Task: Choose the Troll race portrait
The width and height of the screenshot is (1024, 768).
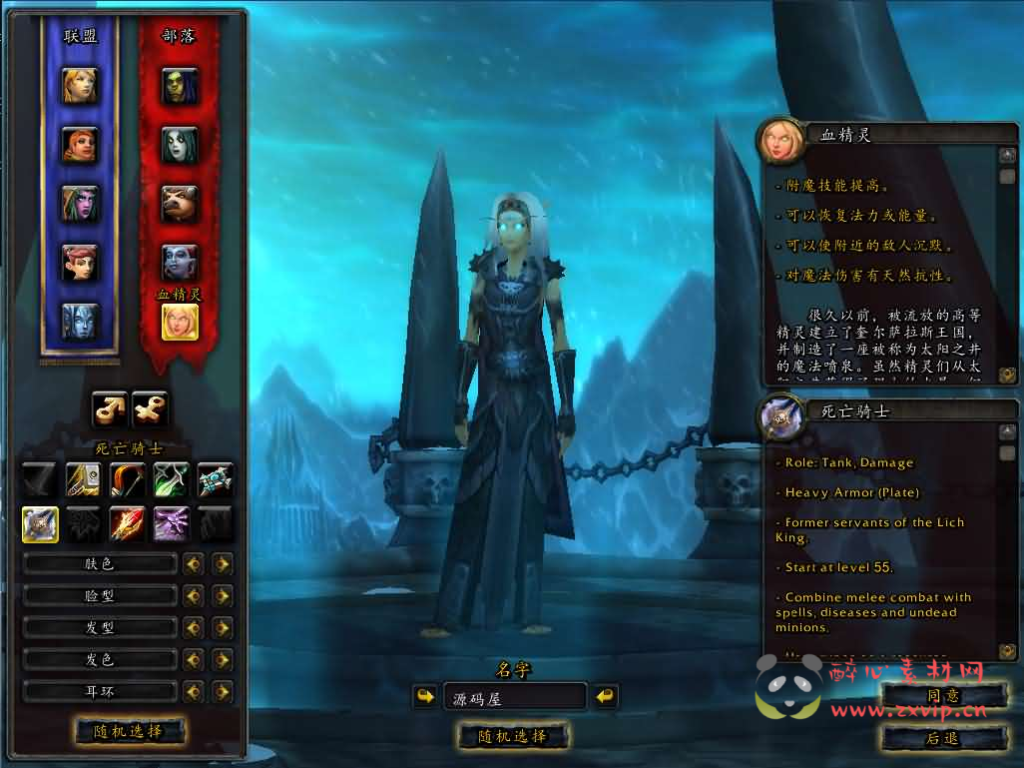Action: pos(180,263)
